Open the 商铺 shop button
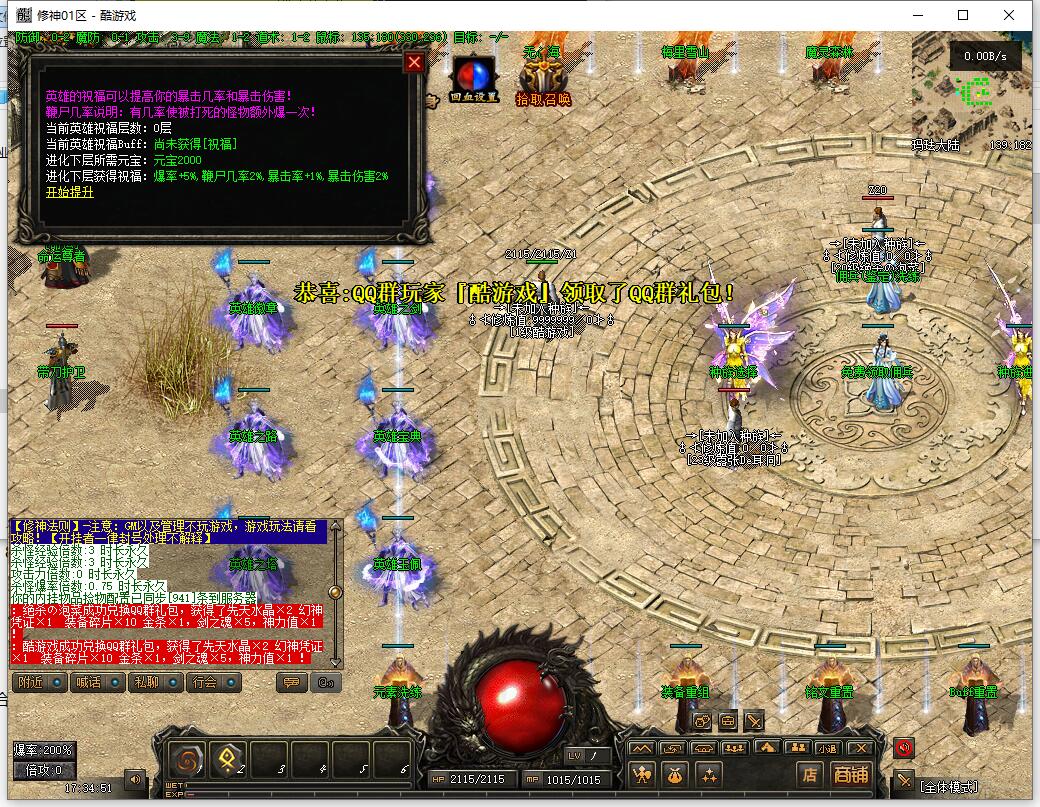The image size is (1040, 807). (851, 774)
